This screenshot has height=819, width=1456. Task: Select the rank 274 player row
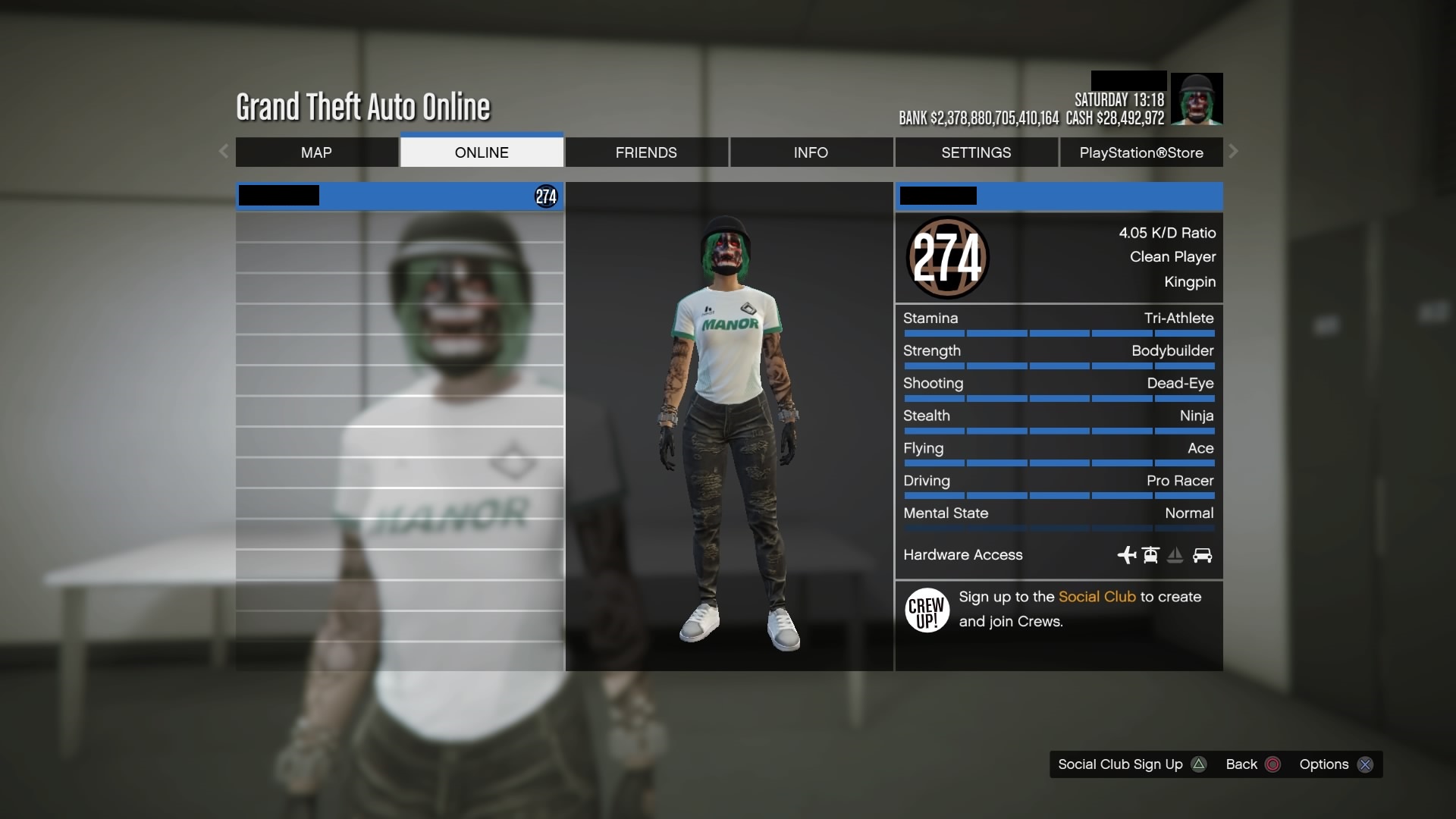(400, 196)
